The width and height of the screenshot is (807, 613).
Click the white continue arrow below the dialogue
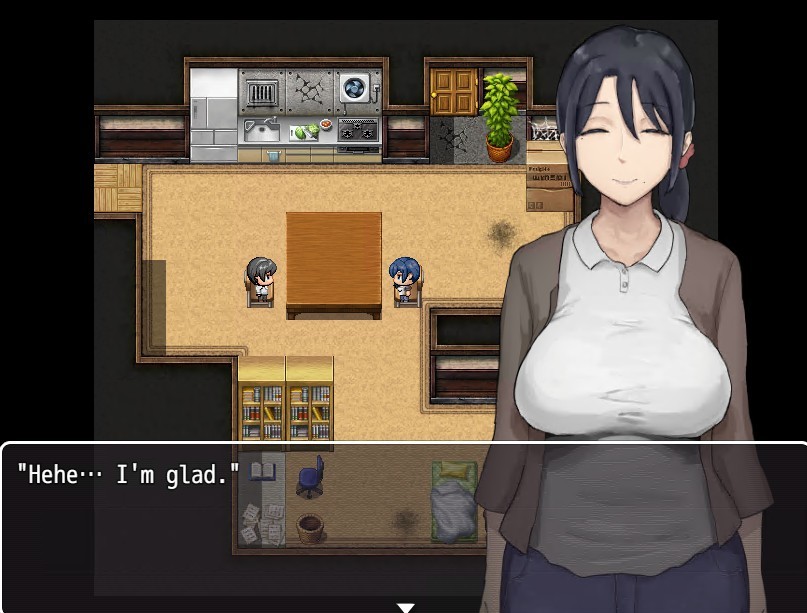pyautogui.click(x=405, y=606)
